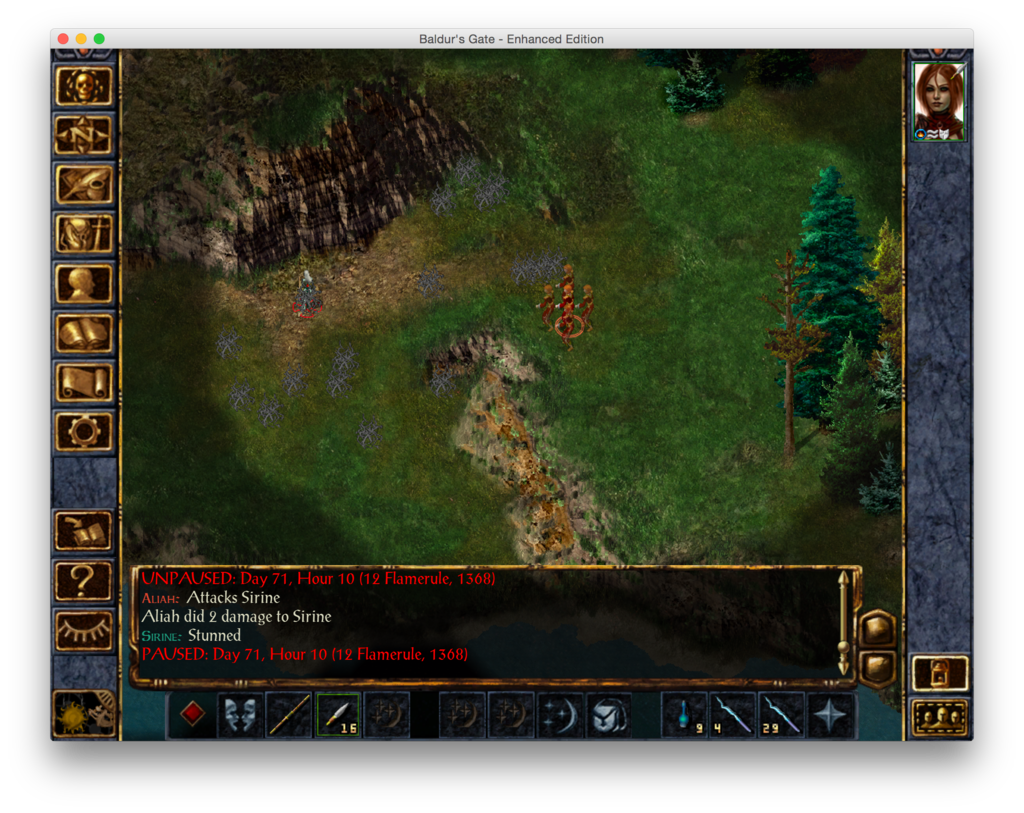Return to game via the skull button
The image size is (1024, 813).
point(84,86)
